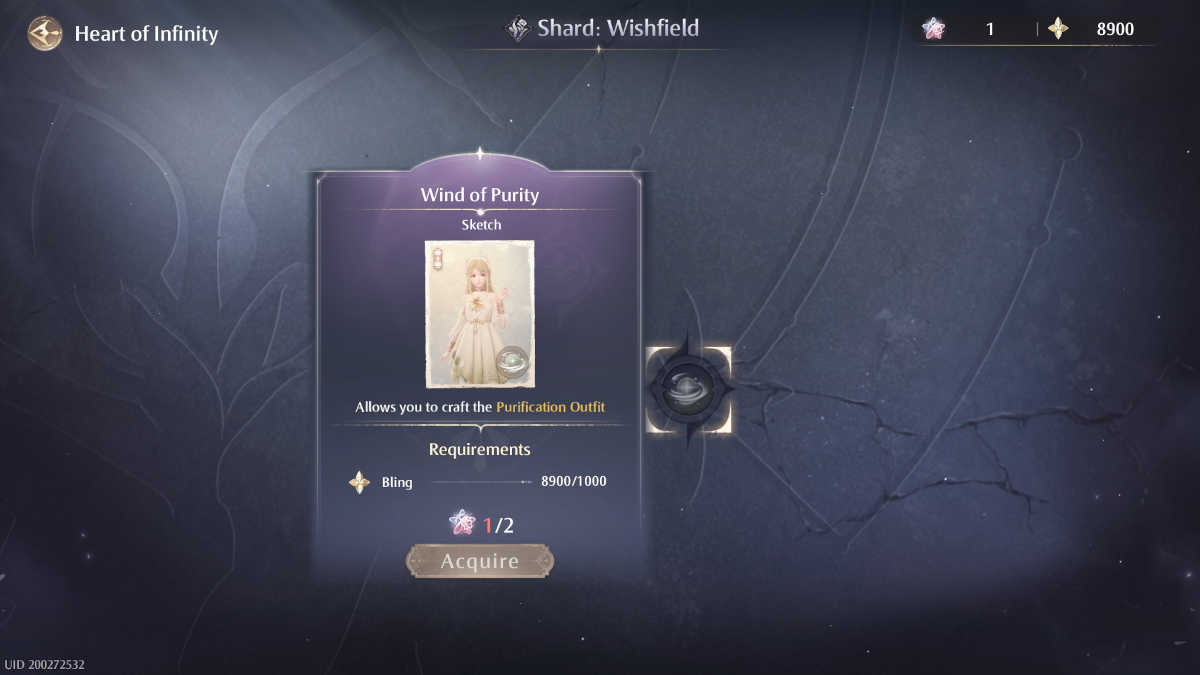Select the swirling wind node icon

click(689, 389)
